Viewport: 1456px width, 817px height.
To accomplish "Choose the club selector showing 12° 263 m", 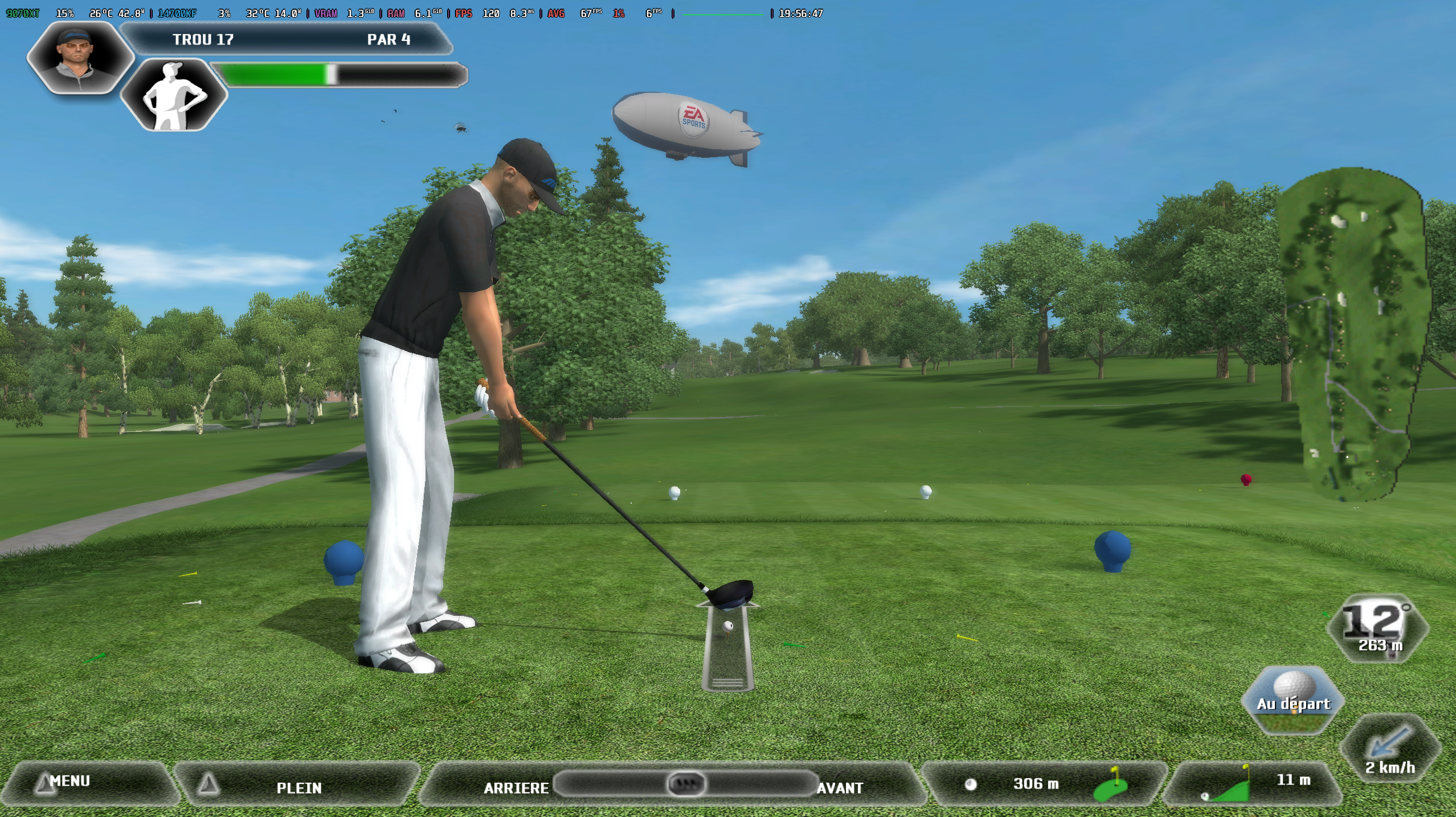I will [x=1377, y=629].
